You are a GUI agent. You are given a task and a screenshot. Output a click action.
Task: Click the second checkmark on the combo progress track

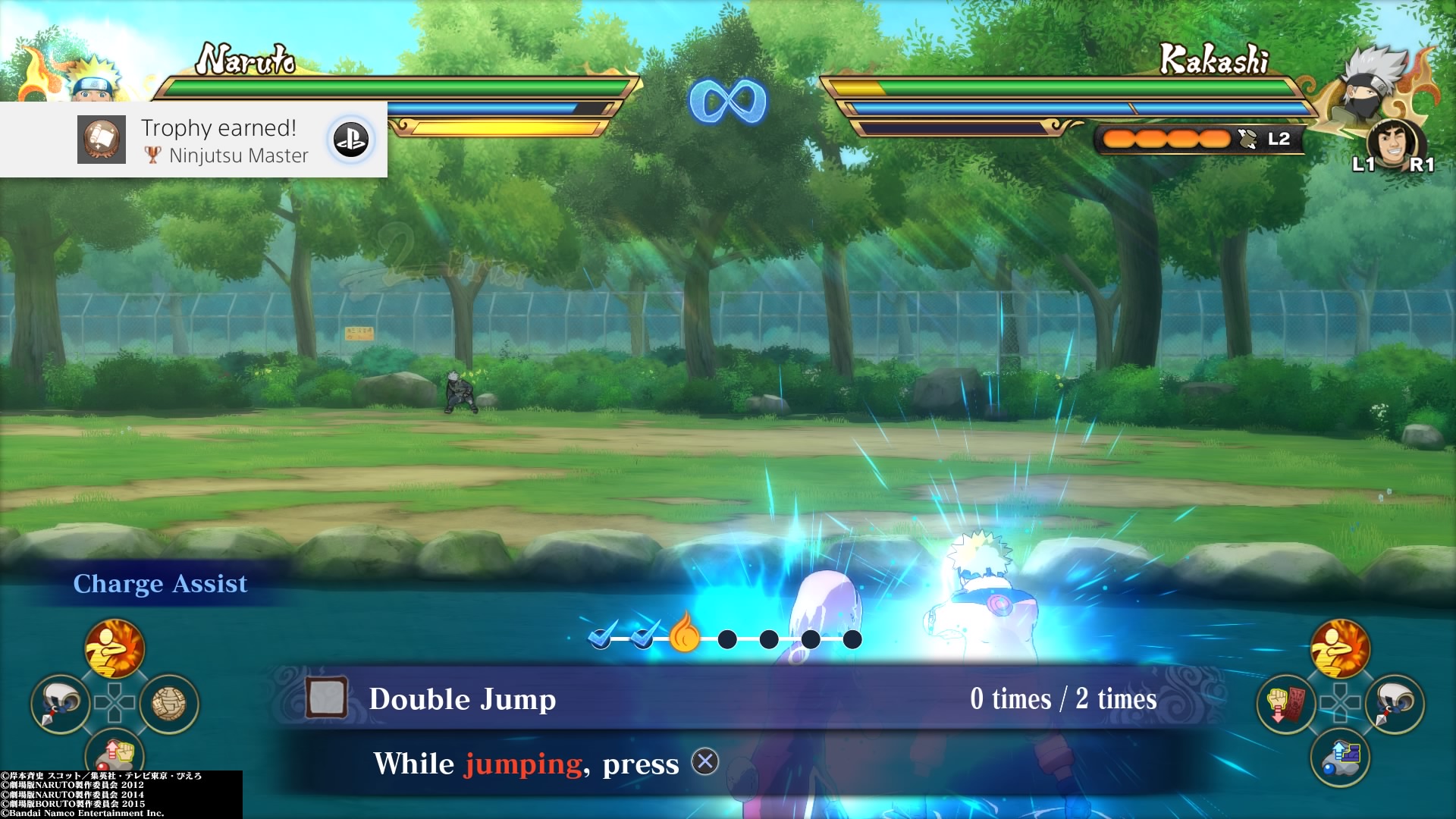[x=642, y=640]
